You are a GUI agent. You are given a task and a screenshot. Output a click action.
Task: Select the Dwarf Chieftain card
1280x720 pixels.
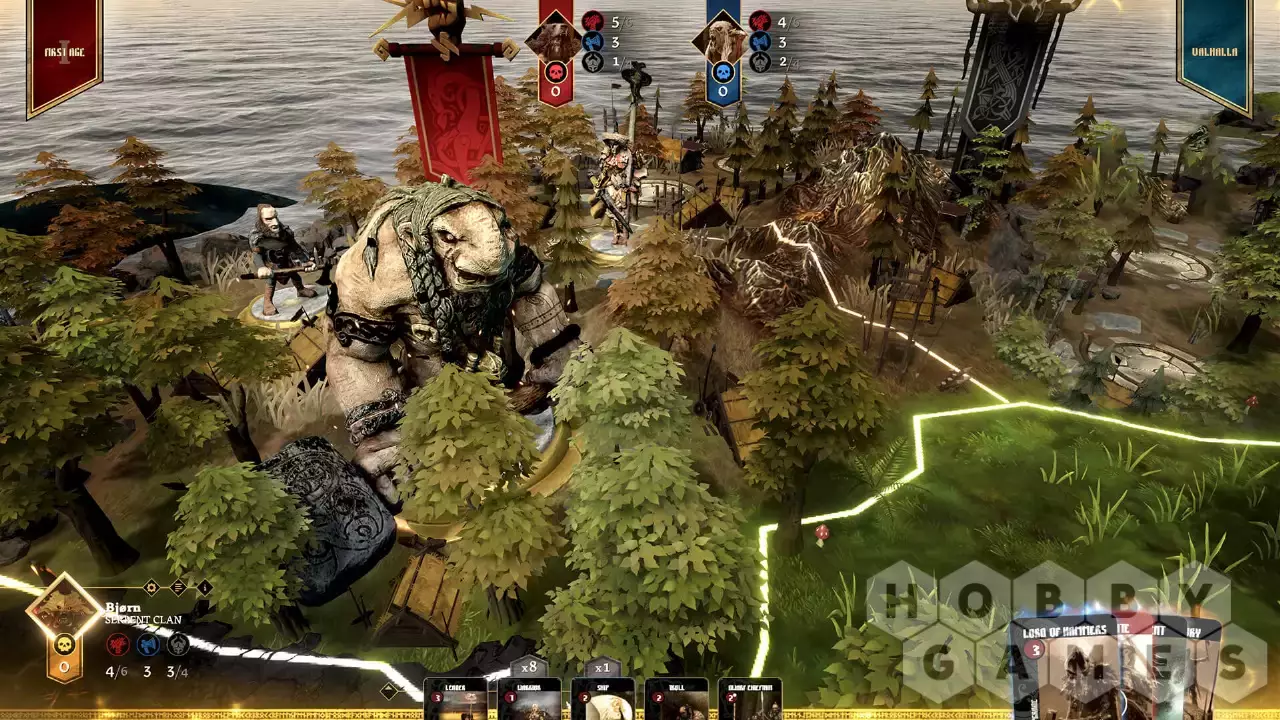750,699
